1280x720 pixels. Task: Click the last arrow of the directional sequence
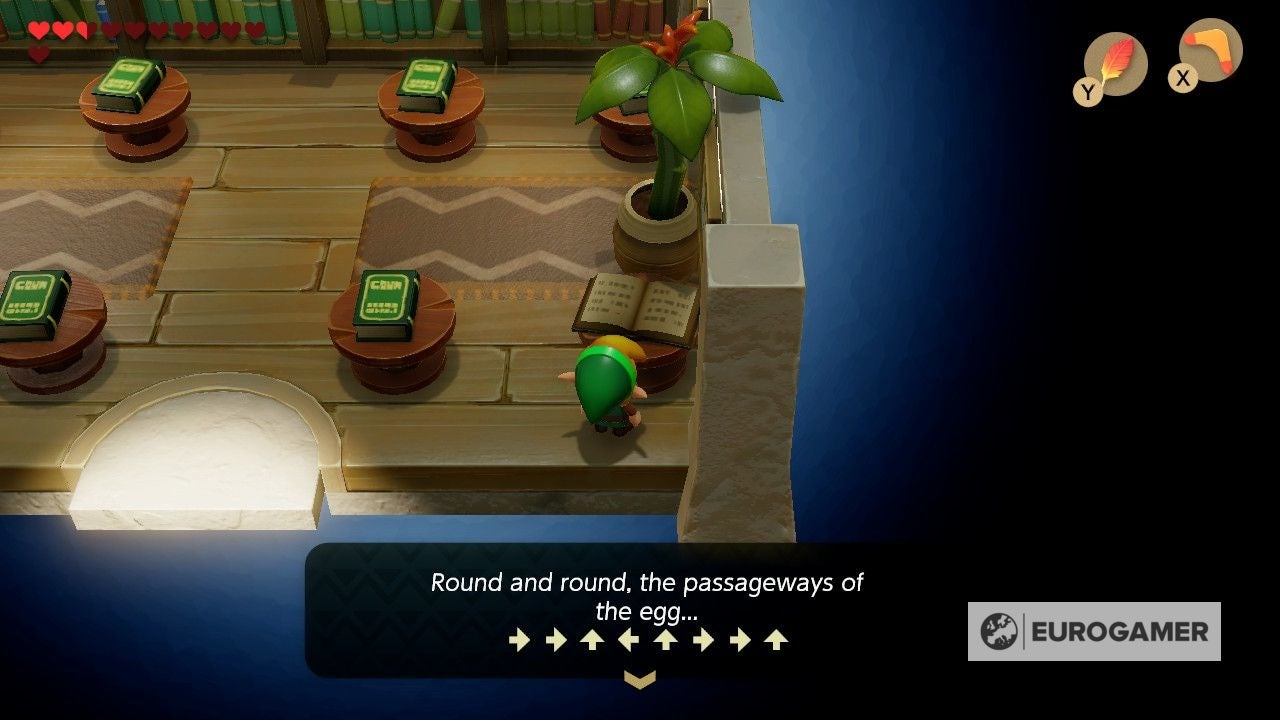pos(775,640)
